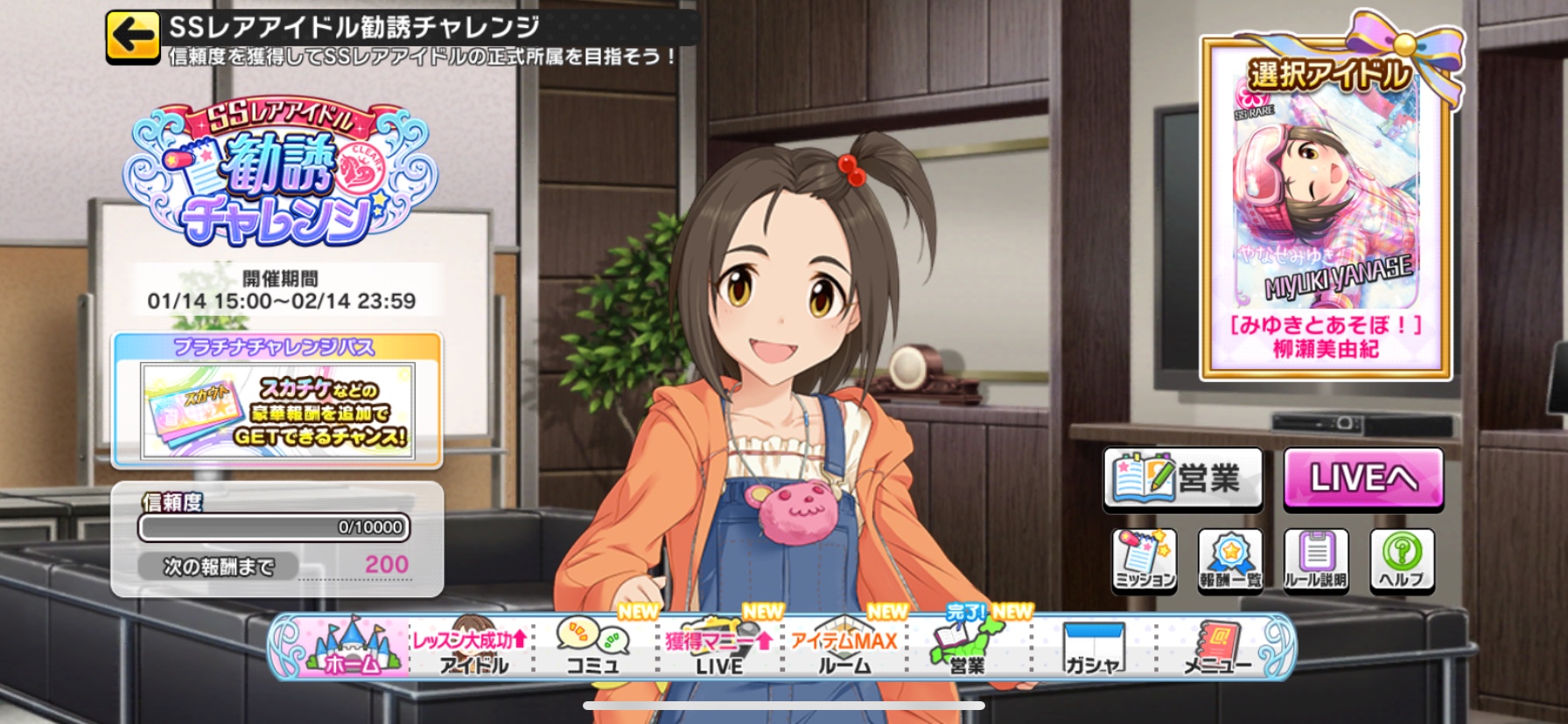Show the 報酬一覧 rewards list
This screenshot has height=724, width=1568.
pyautogui.click(x=1229, y=560)
